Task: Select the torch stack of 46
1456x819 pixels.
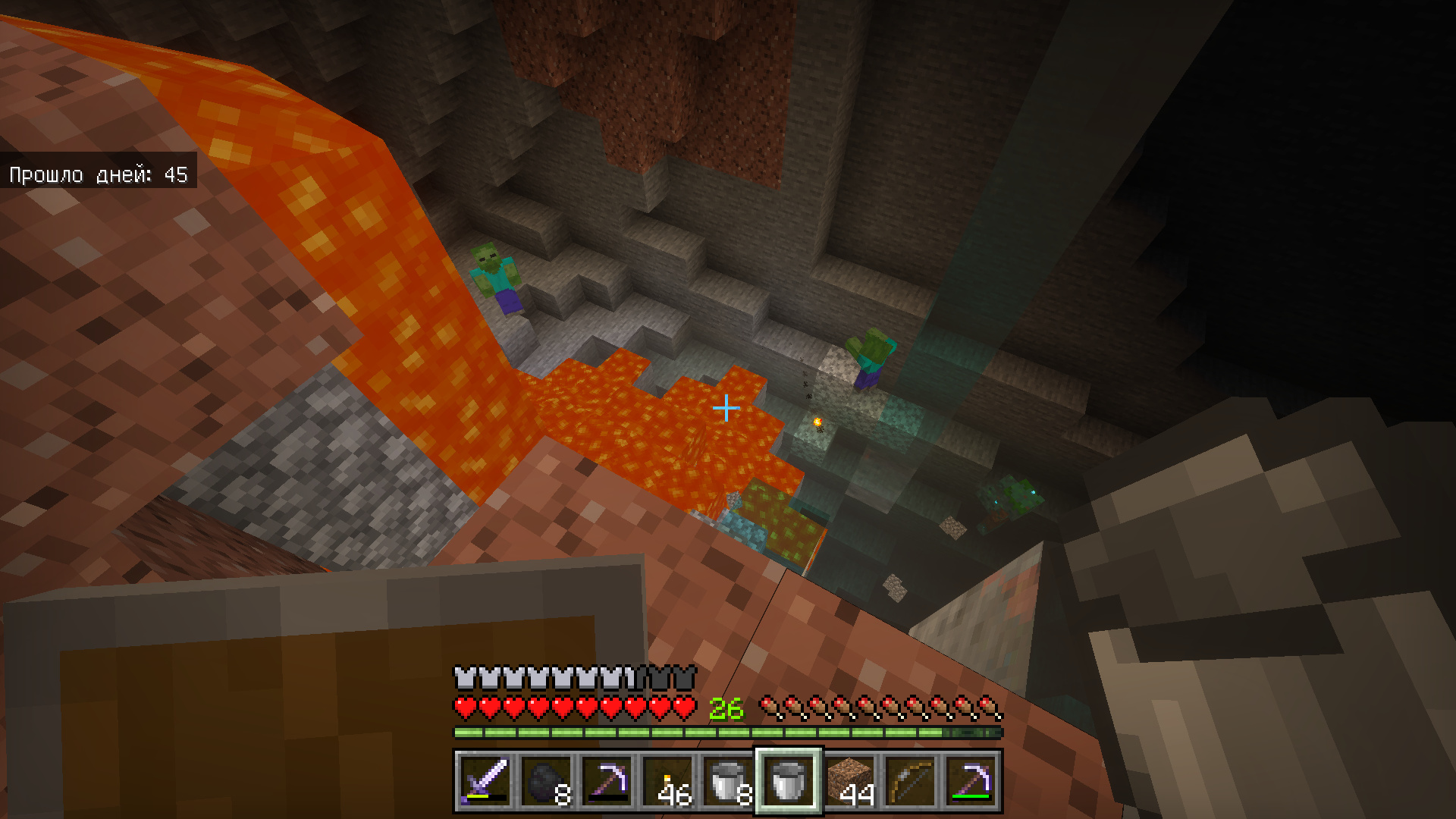Action: pyautogui.click(x=667, y=781)
